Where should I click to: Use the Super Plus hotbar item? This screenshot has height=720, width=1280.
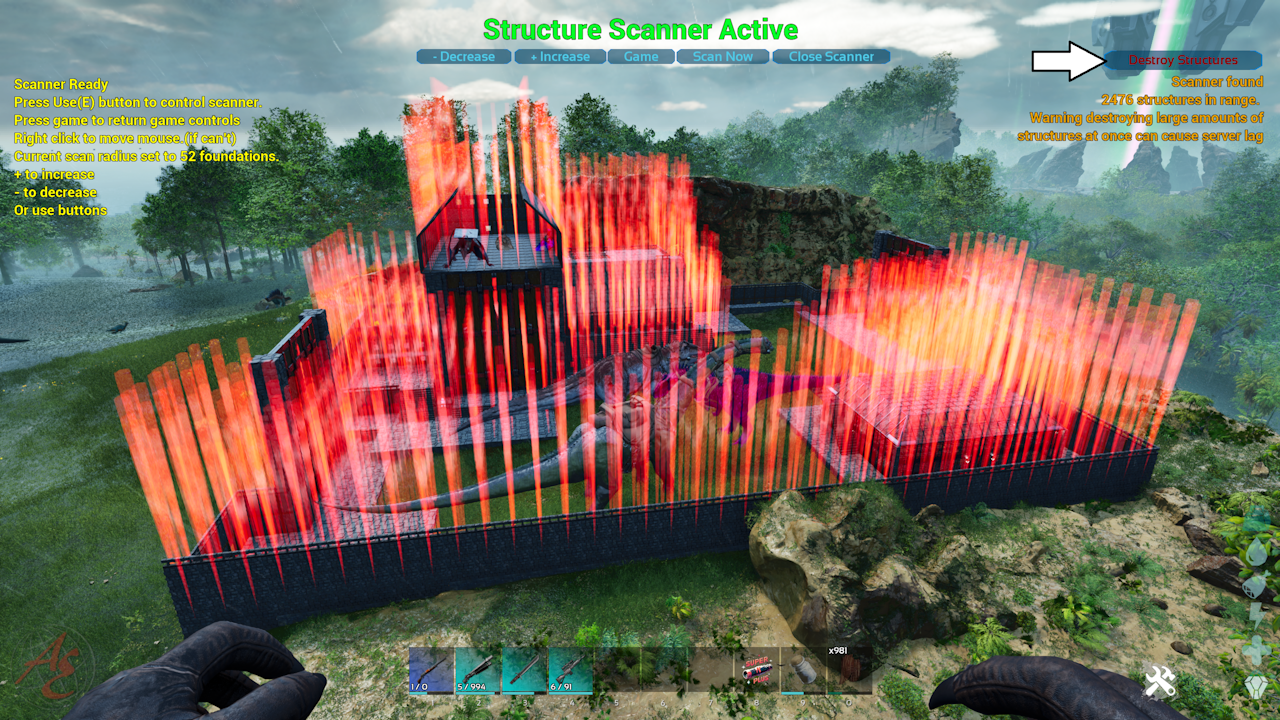(757, 669)
